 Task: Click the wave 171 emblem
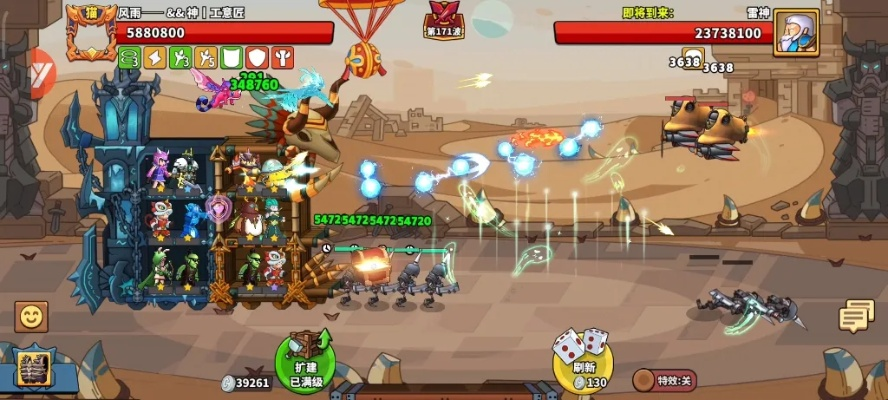(442, 20)
